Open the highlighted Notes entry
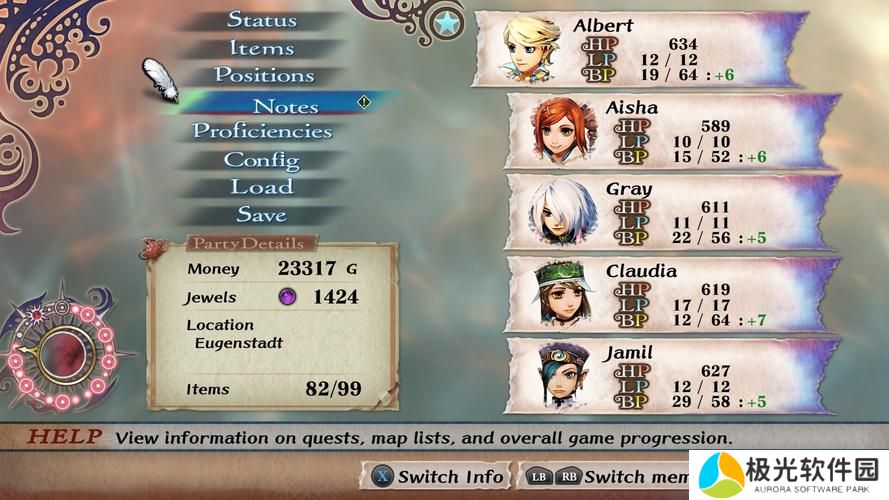This screenshot has width=889, height=500. coord(285,106)
